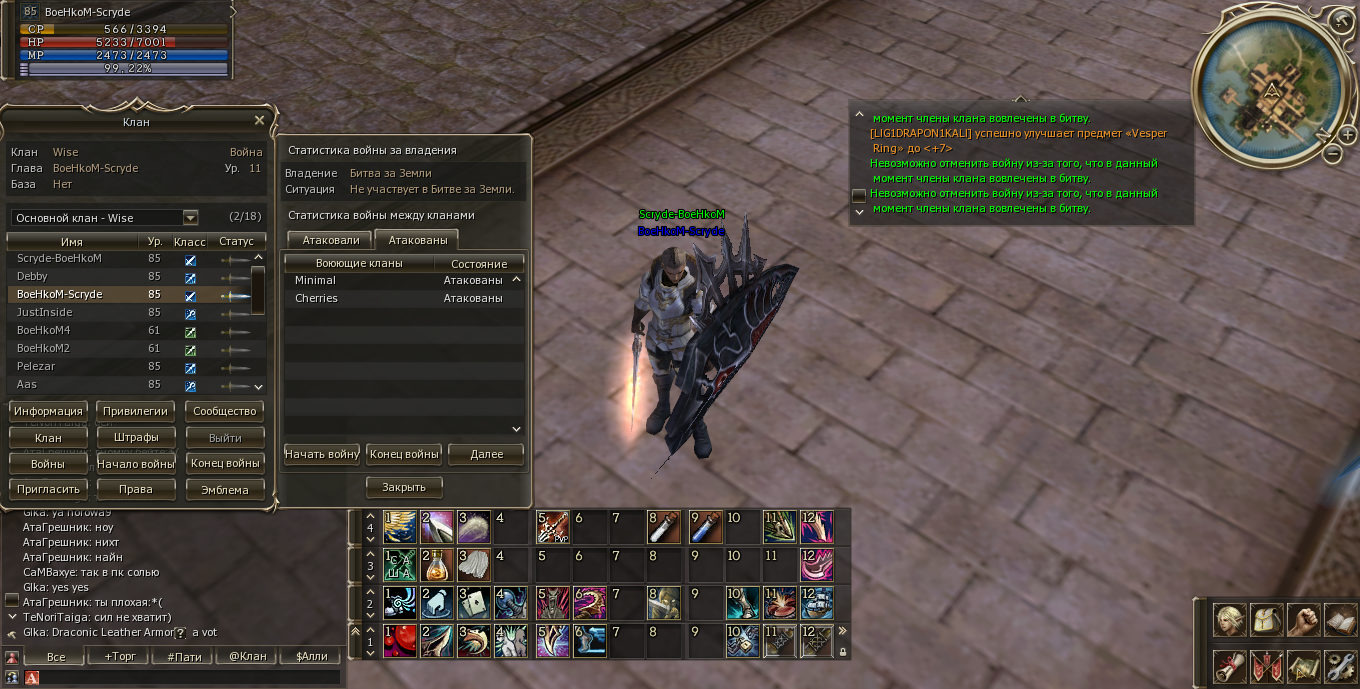Viewport: 1360px width, 689px height.
Task: Close the war statistics with Закрыть
Action: click(x=404, y=487)
